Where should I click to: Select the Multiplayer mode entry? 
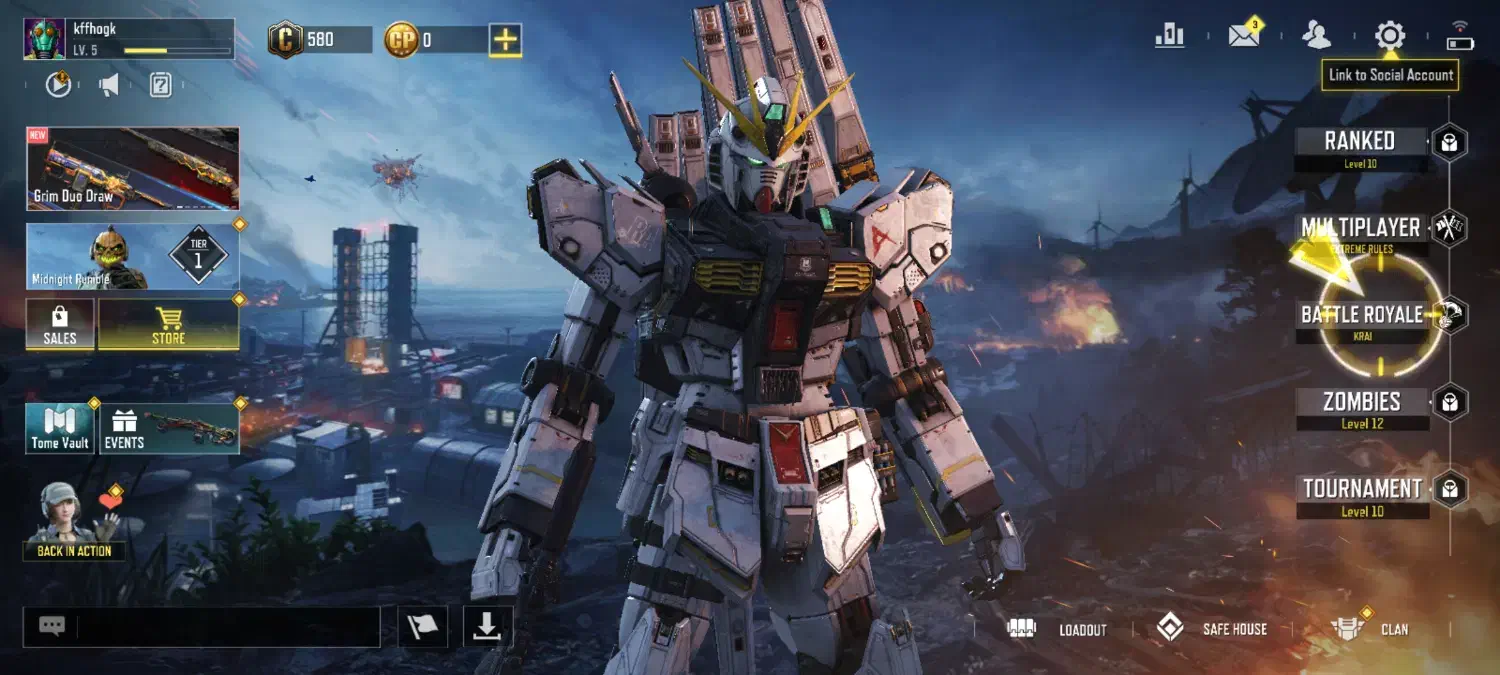pyautogui.click(x=1360, y=228)
